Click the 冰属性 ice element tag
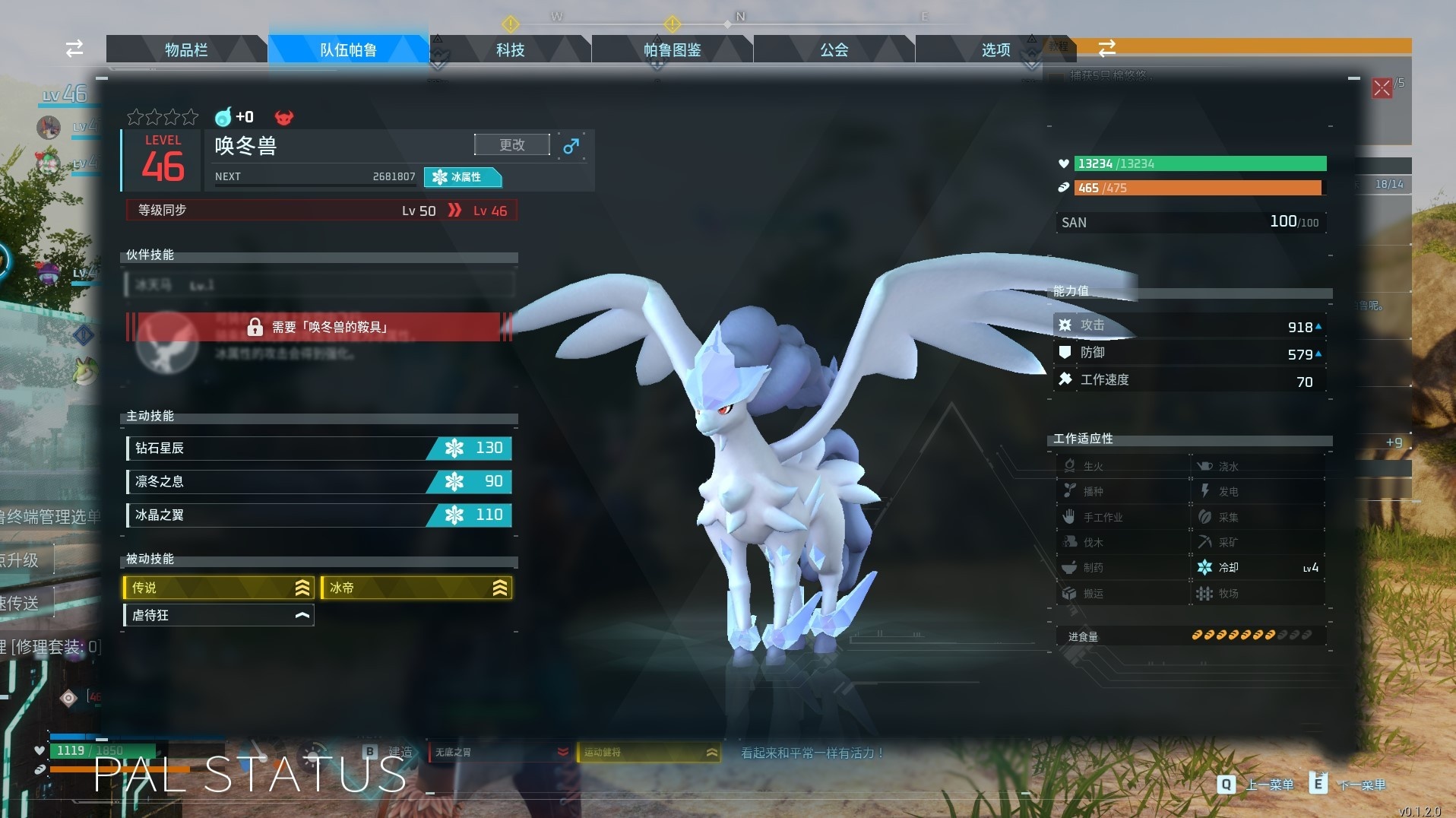This screenshot has height=818, width=1456. pos(462,177)
